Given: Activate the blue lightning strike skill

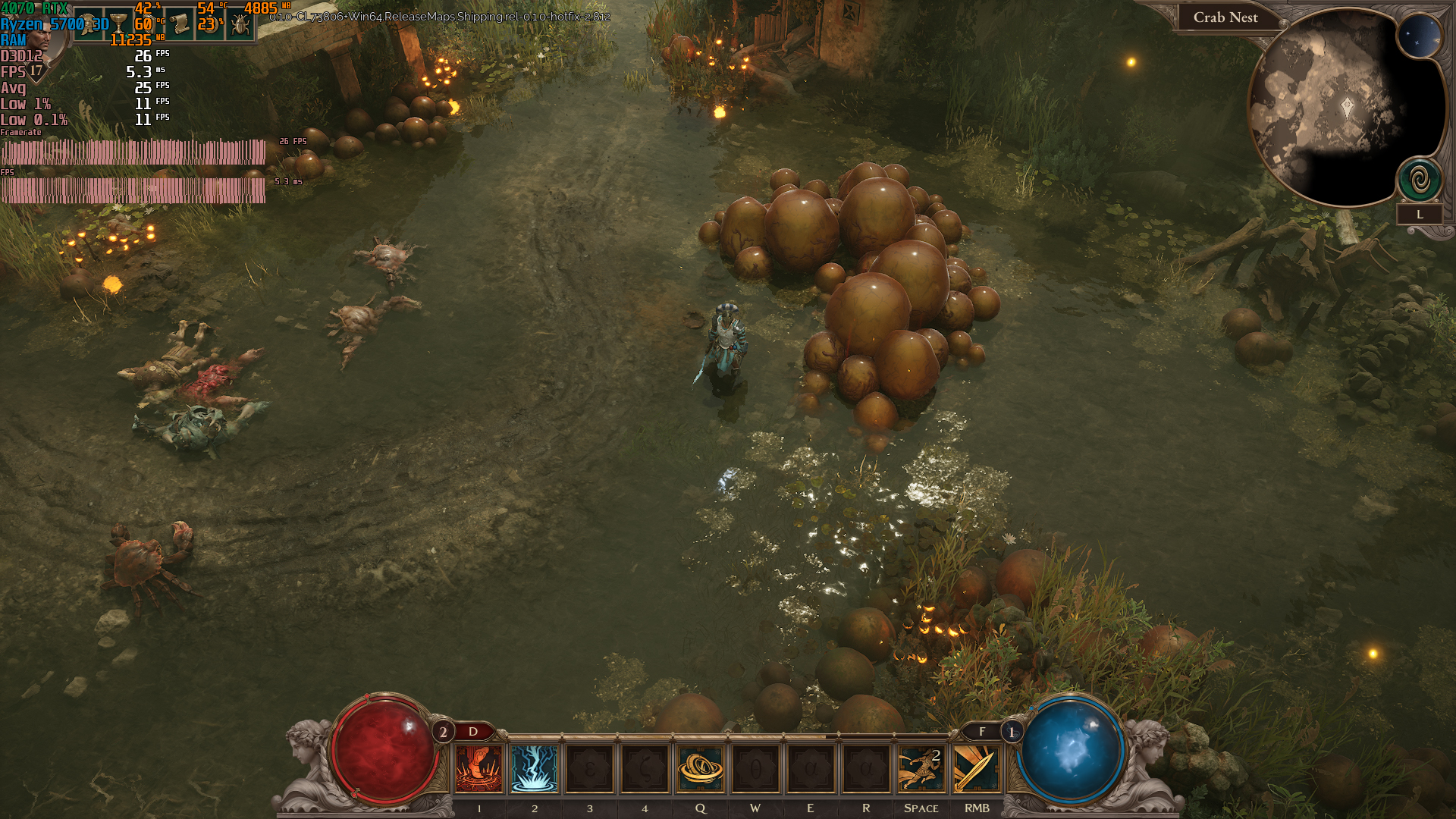Looking at the screenshot, I should coord(534,768).
